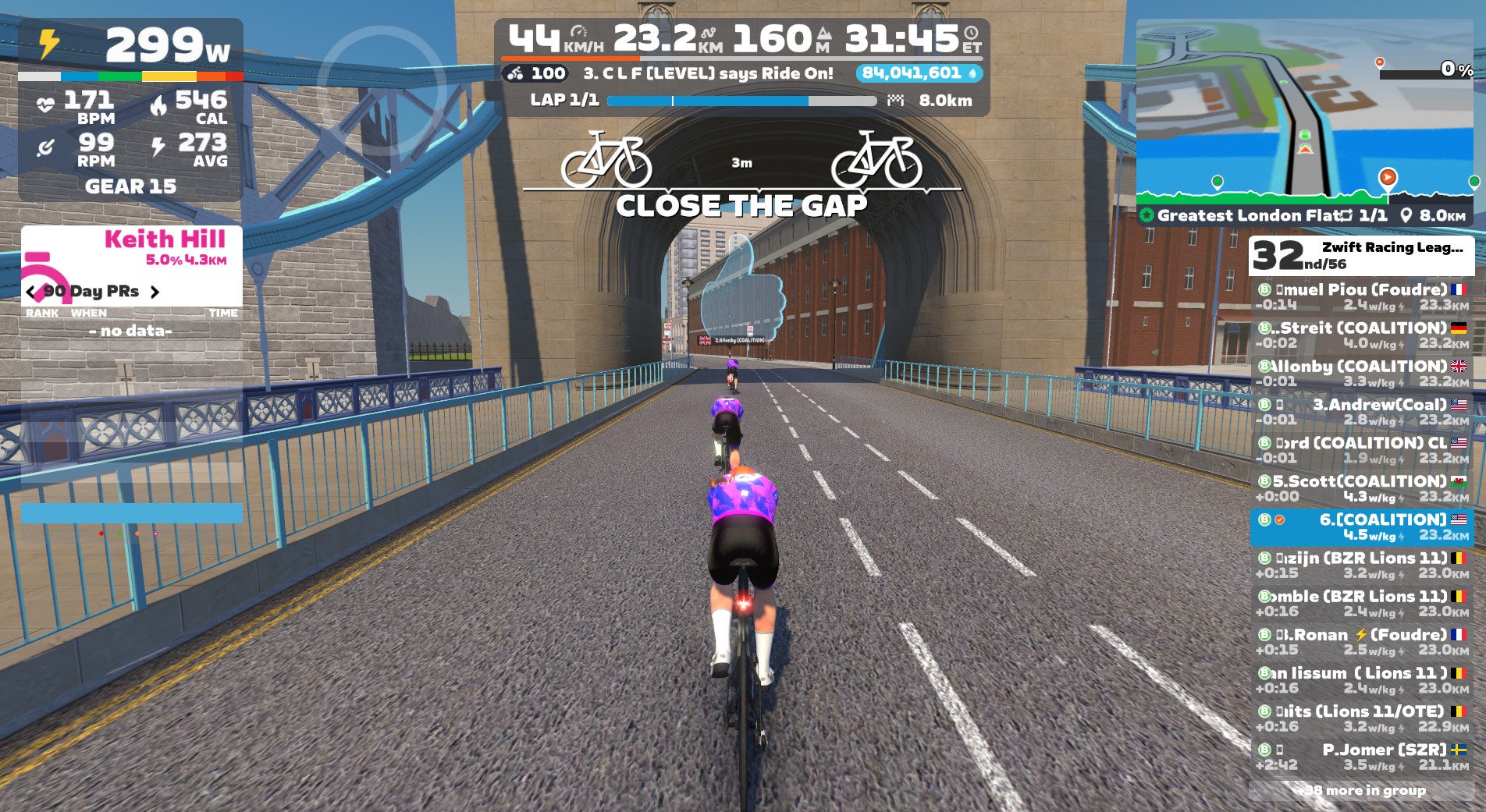Select Ronan (Foudre) rider entry
This screenshot has height=812, width=1486.
tap(1361, 642)
